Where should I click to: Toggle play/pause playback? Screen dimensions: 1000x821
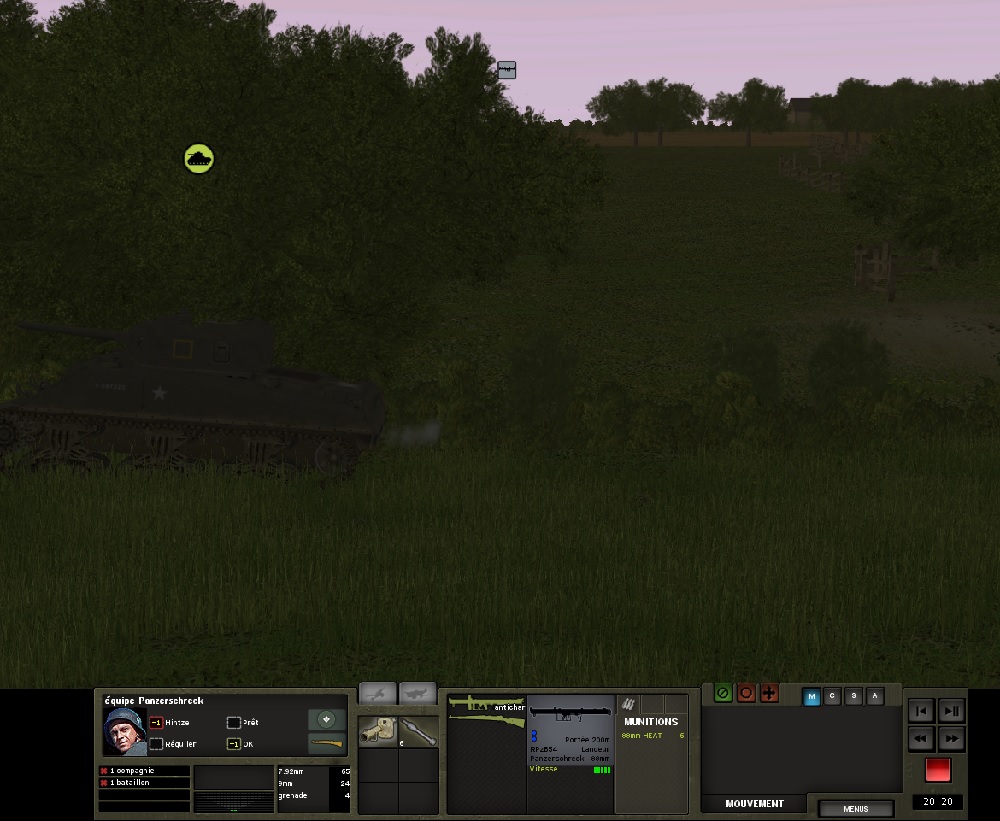pos(951,711)
